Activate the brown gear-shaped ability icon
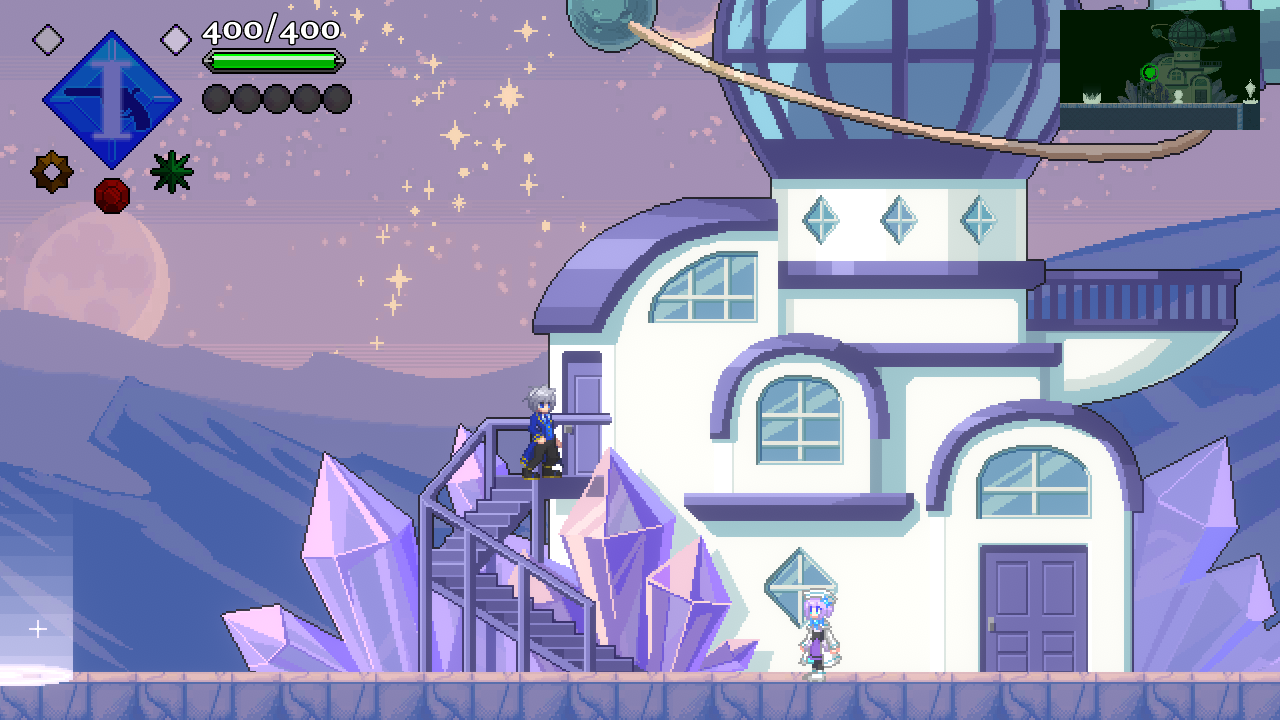The image size is (1280, 720). coord(51,172)
